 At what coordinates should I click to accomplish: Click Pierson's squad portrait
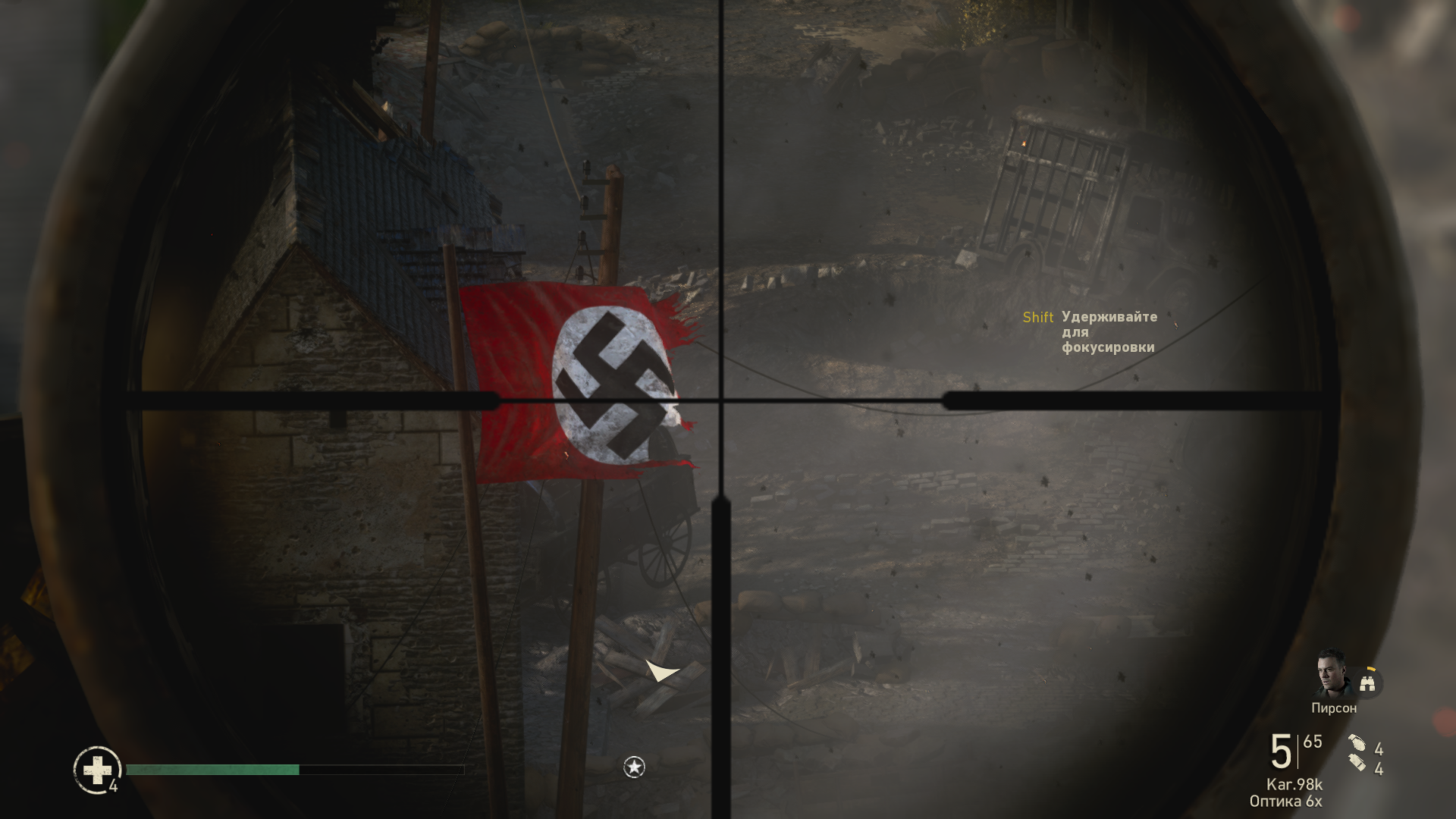(1332, 674)
